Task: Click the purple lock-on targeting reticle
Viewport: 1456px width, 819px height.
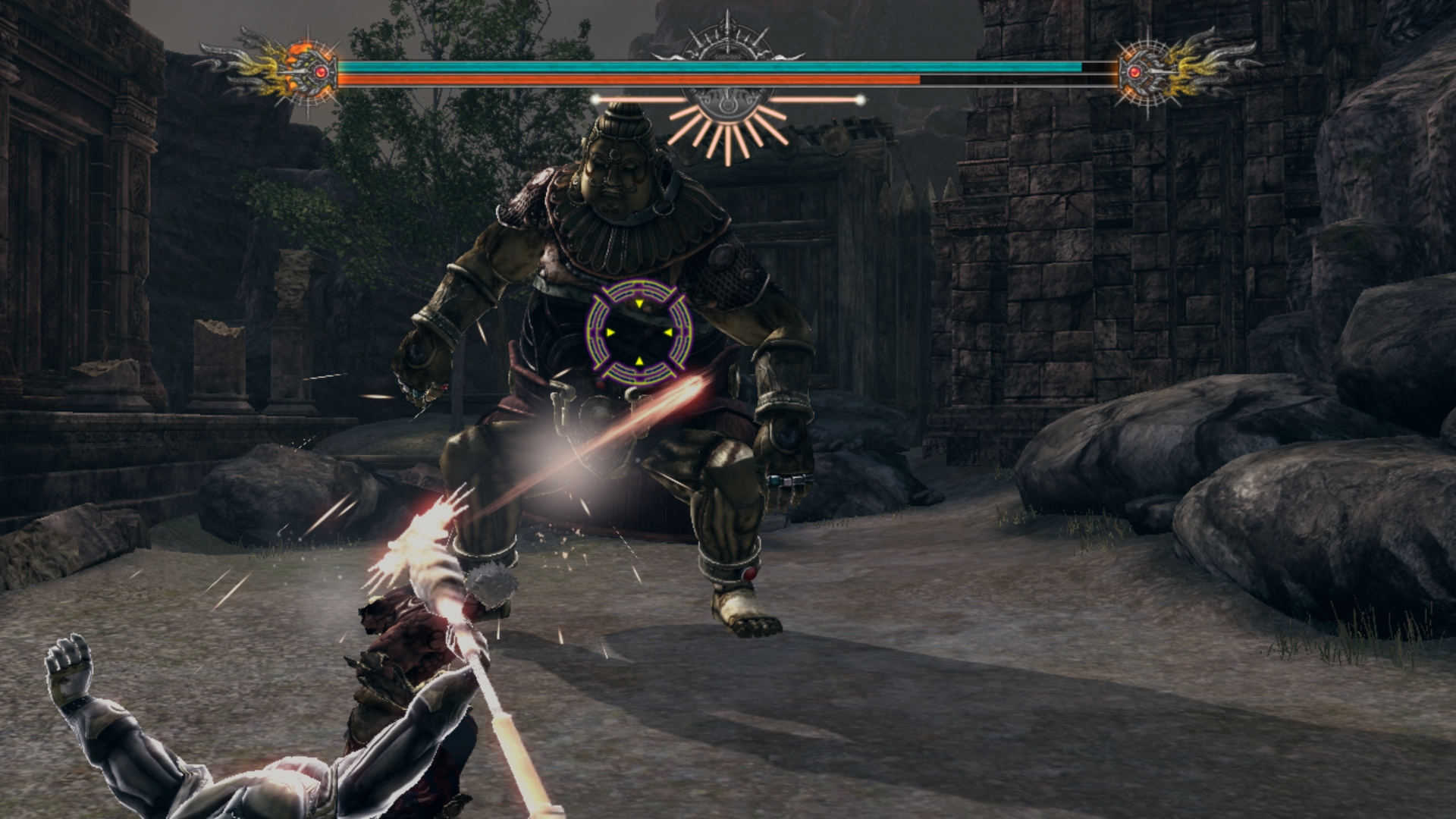Action: [639, 331]
